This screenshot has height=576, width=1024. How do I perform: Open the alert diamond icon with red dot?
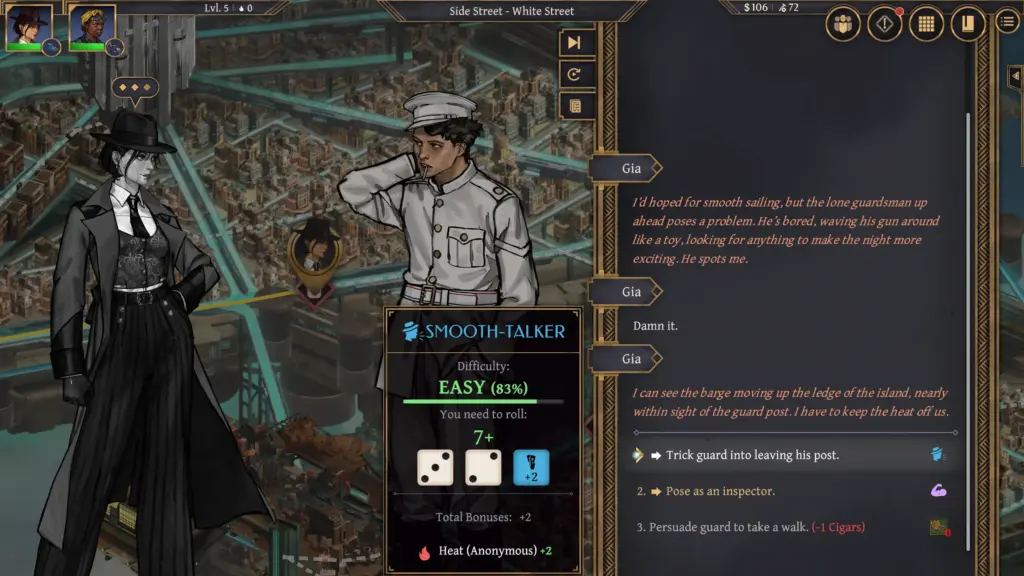pos(884,24)
